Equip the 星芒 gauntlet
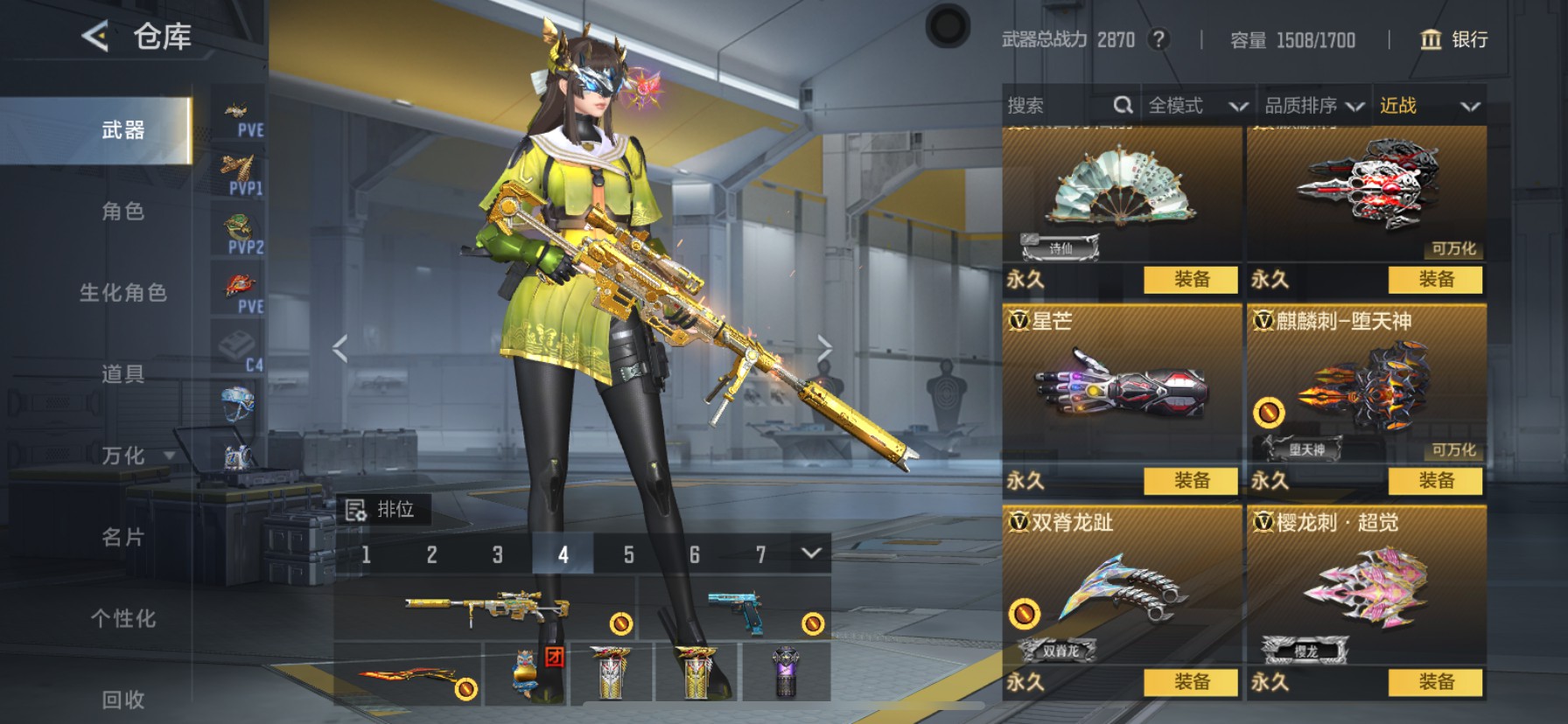The width and height of the screenshot is (1568, 724). (1191, 480)
